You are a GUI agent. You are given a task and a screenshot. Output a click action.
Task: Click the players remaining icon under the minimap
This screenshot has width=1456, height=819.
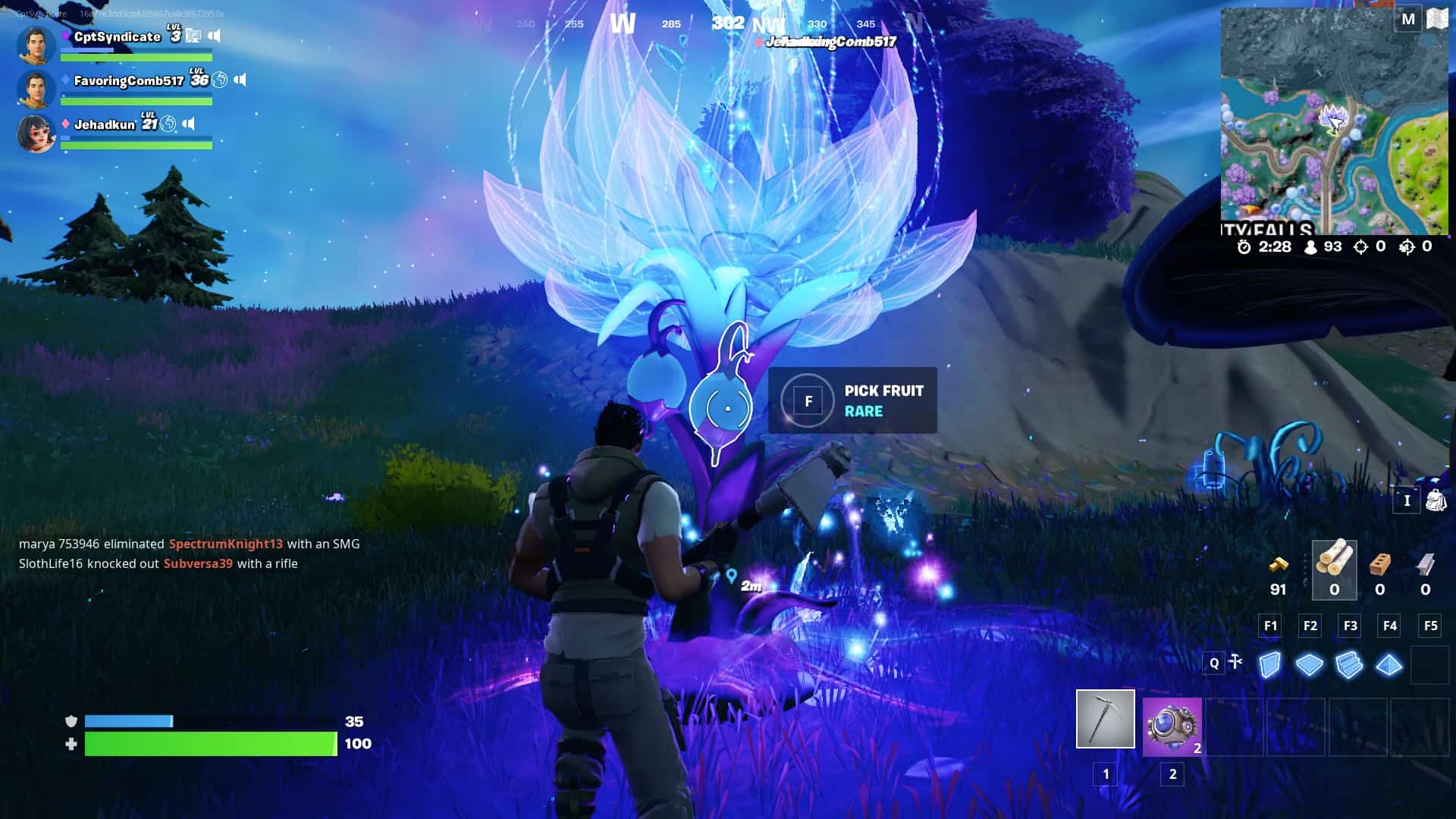click(x=1310, y=247)
